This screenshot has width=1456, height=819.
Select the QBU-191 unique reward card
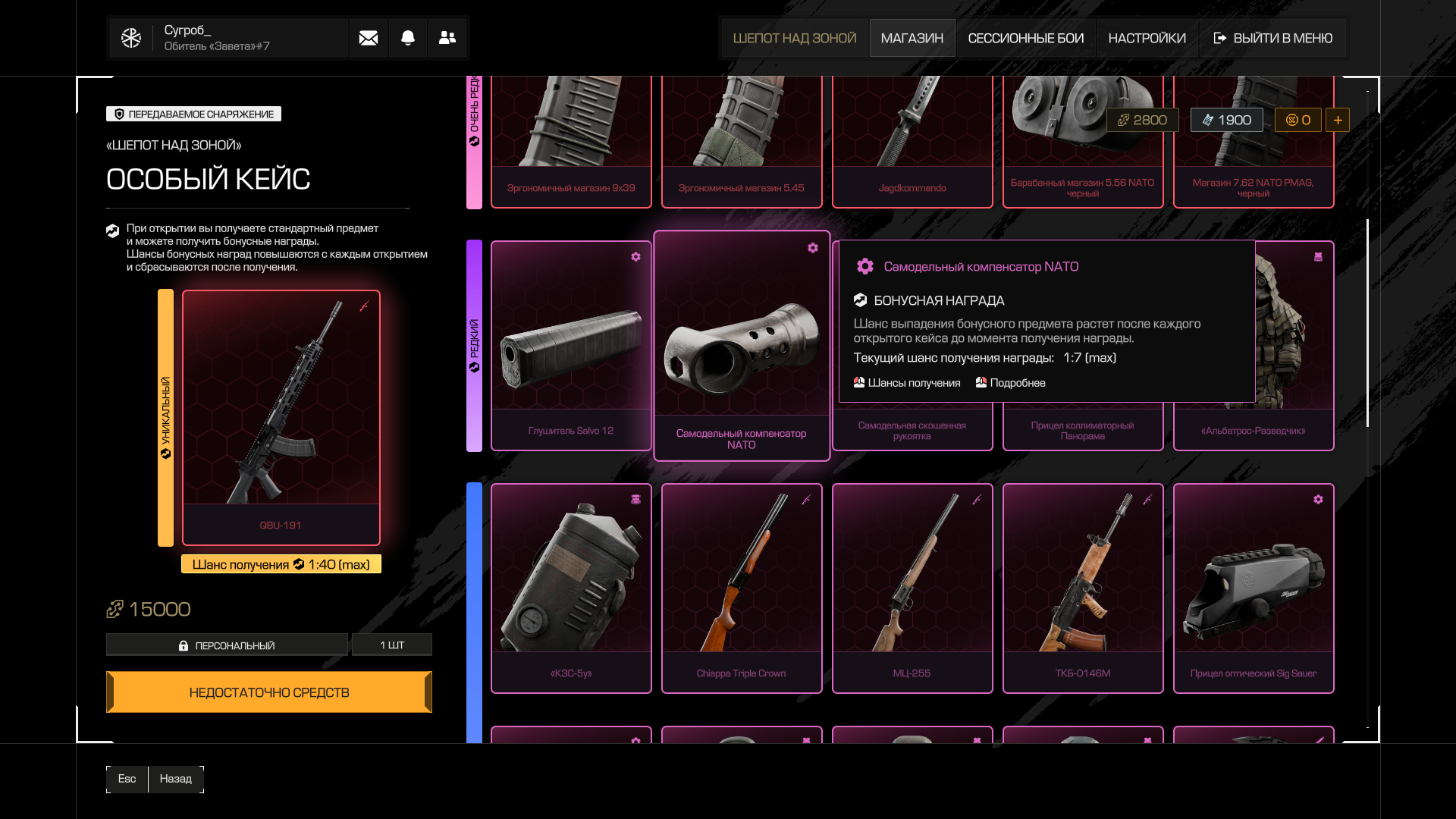(281, 417)
